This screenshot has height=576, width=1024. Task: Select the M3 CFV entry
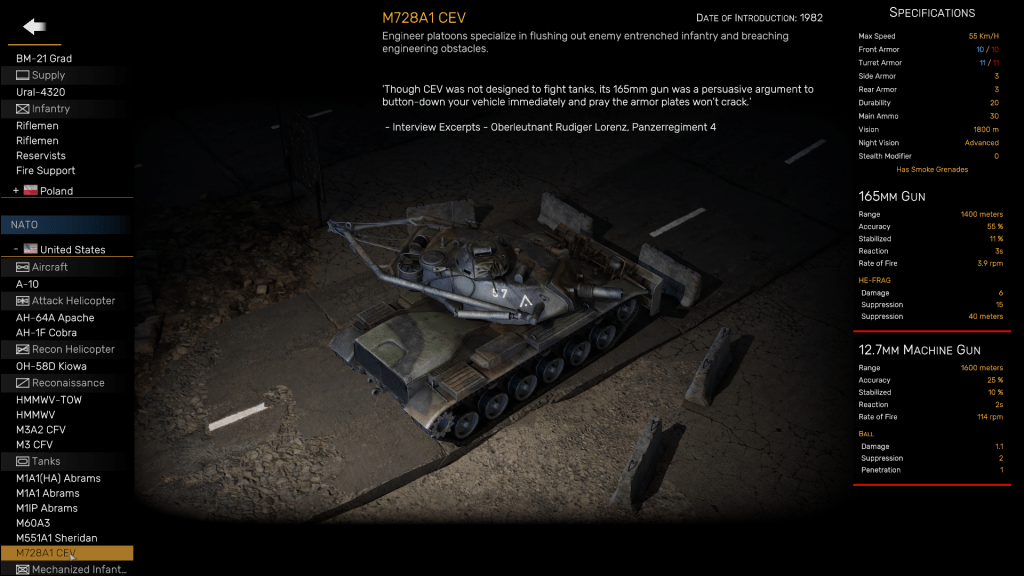34,445
